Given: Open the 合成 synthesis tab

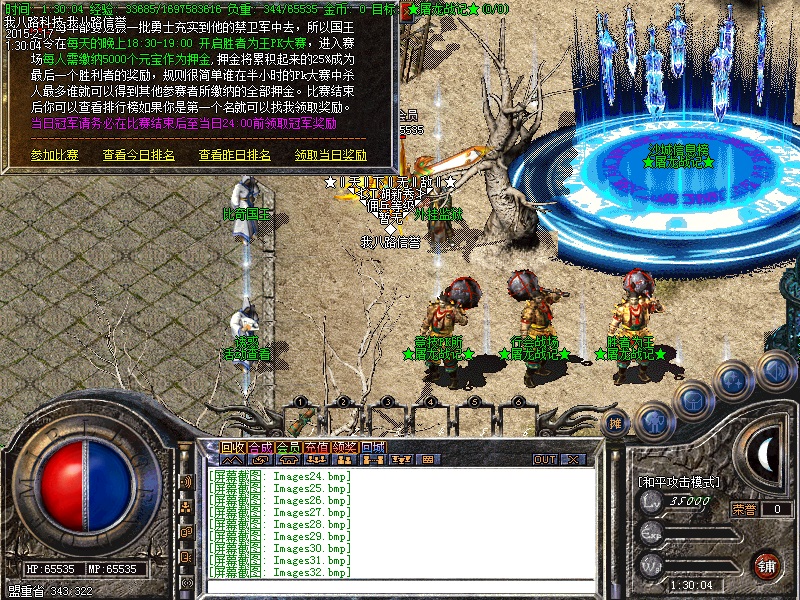Looking at the screenshot, I should 261,447.
